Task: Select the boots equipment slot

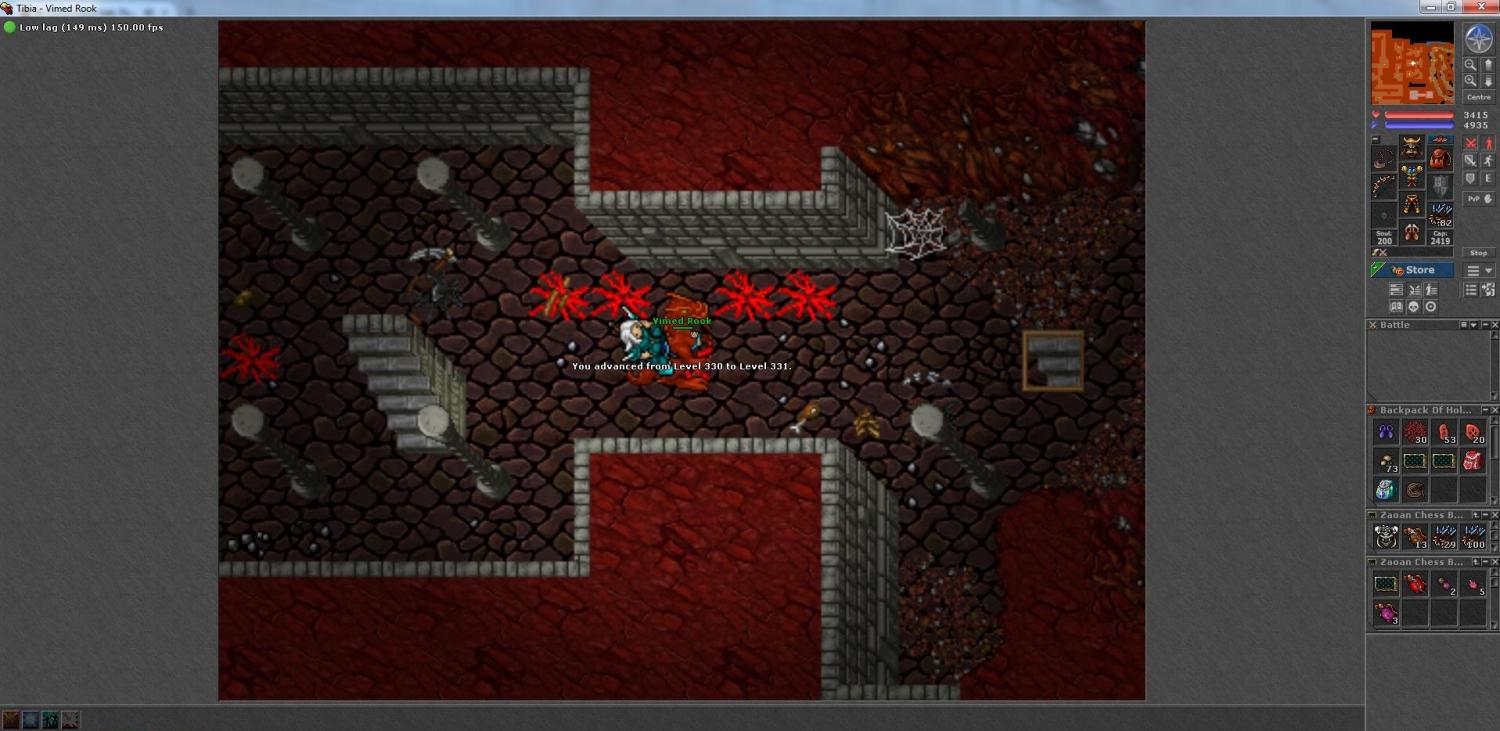Action: [1411, 233]
